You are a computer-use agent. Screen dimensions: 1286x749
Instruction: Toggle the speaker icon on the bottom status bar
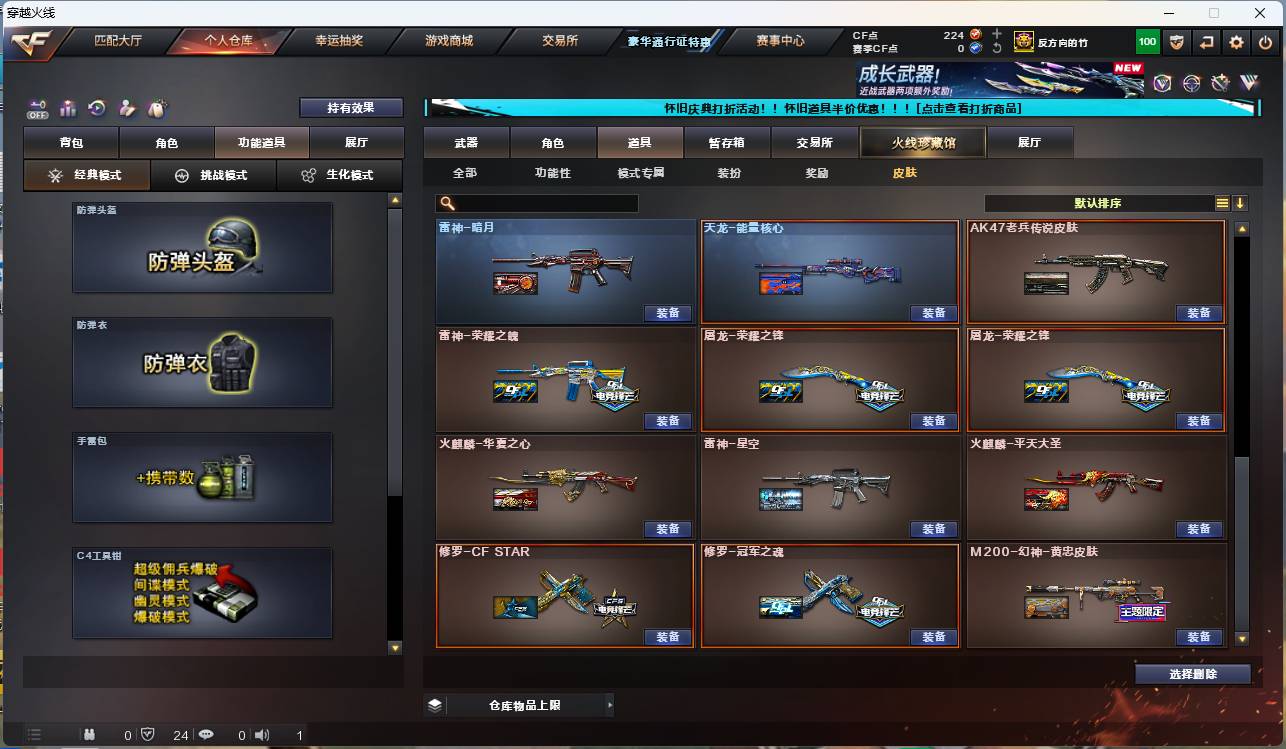[262, 733]
